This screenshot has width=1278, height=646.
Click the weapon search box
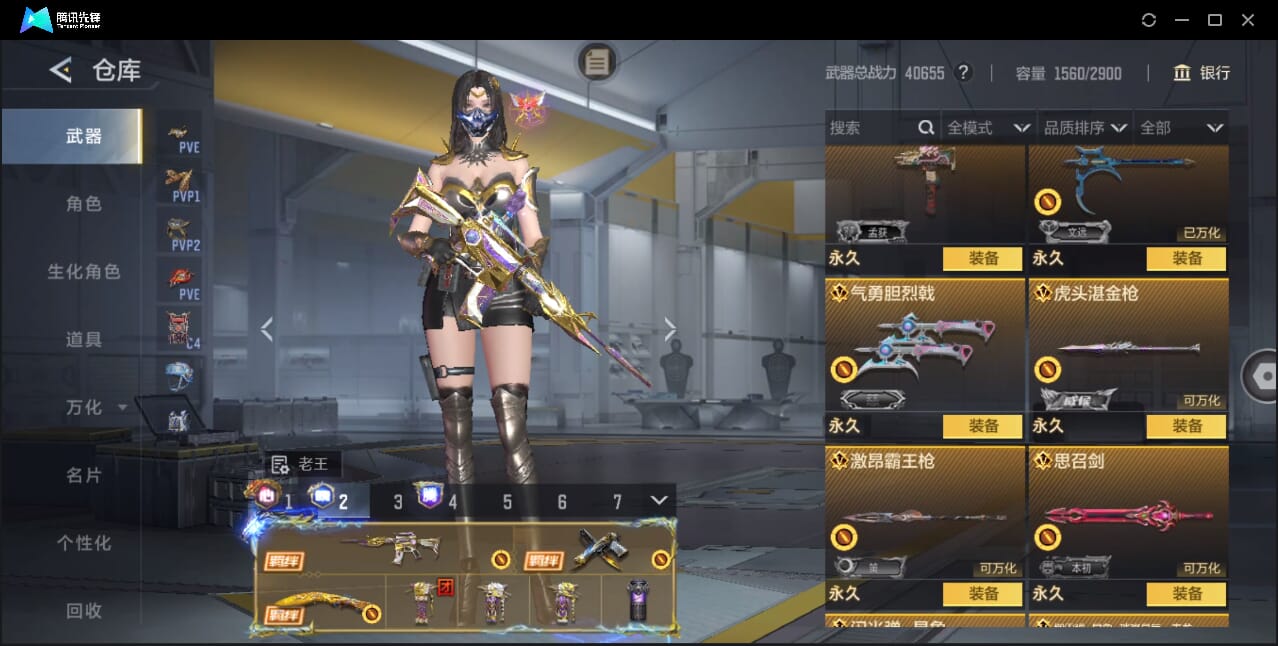(870, 128)
